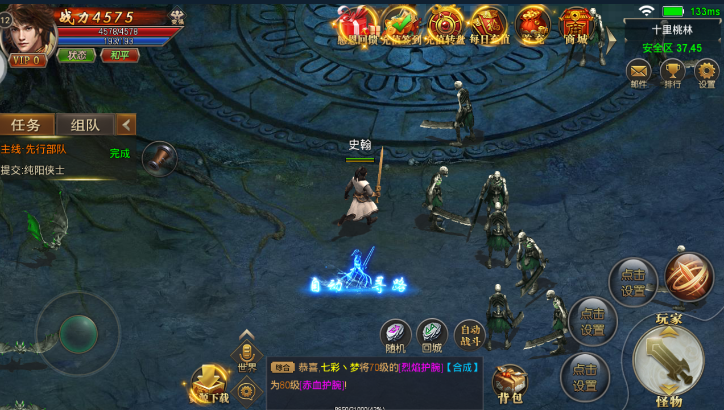This screenshot has width=724, height=410.
Task: Toggle 自动战斗 auto battle
Action: pos(468,334)
